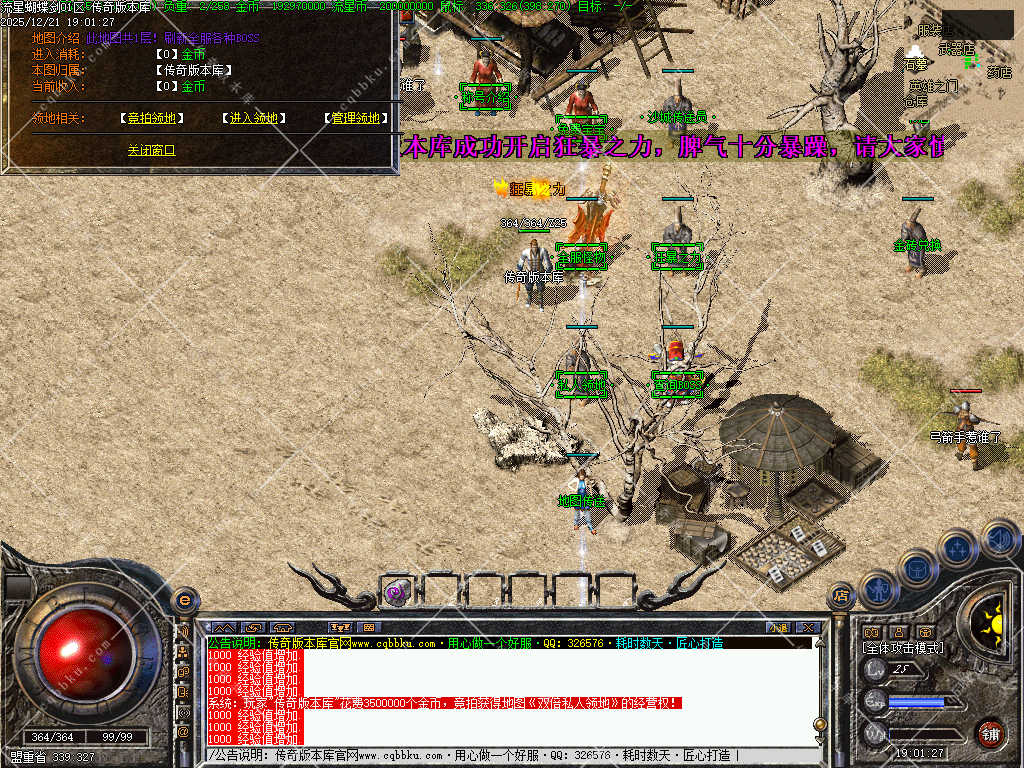The image size is (1024, 768).
Task: Open the 管理领地 manage territory link
Action: 356,118
